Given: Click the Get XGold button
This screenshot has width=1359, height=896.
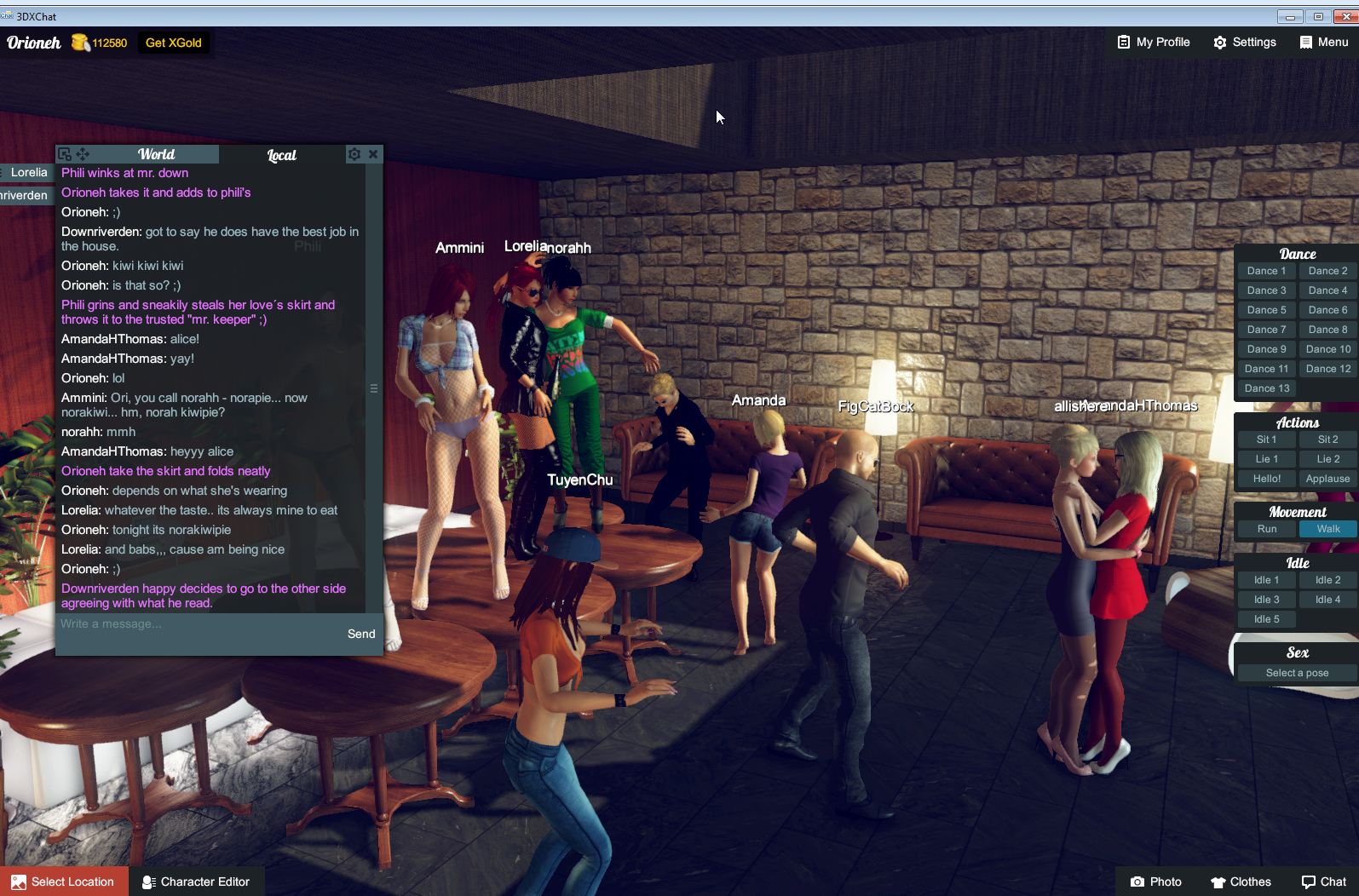Looking at the screenshot, I should [x=172, y=42].
